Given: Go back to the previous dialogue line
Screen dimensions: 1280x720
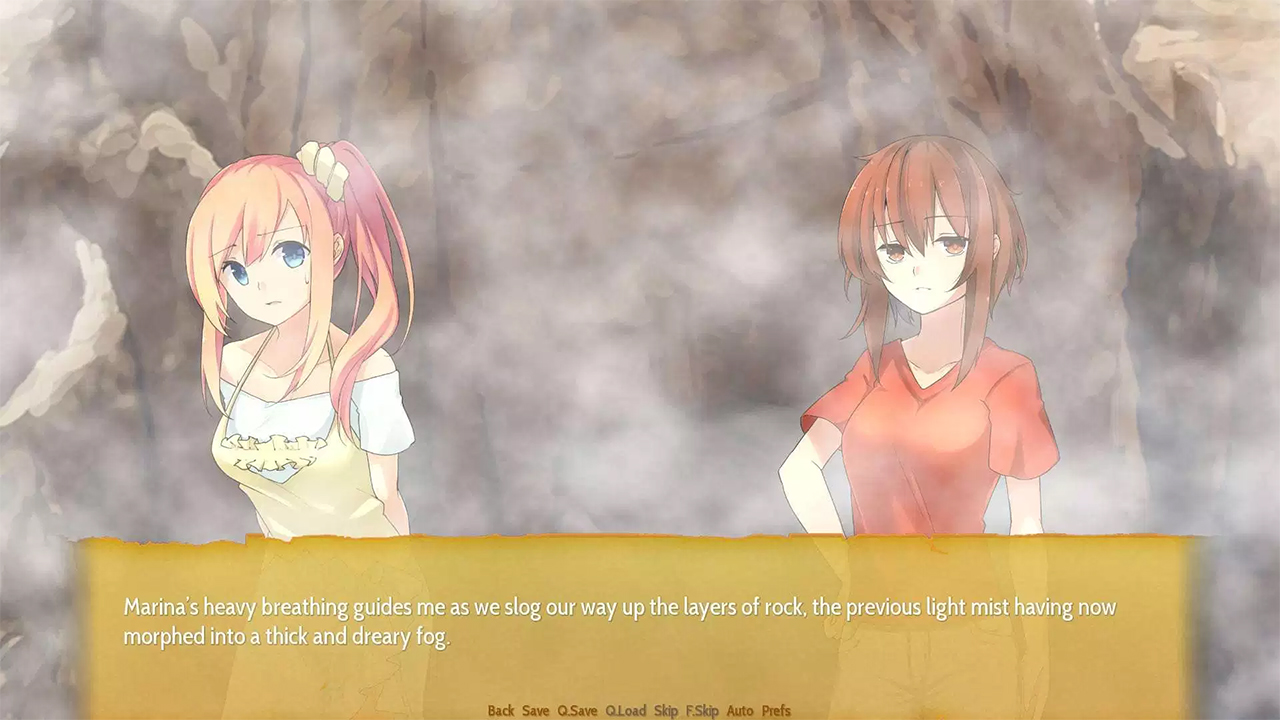Looking at the screenshot, I should 501,711.
